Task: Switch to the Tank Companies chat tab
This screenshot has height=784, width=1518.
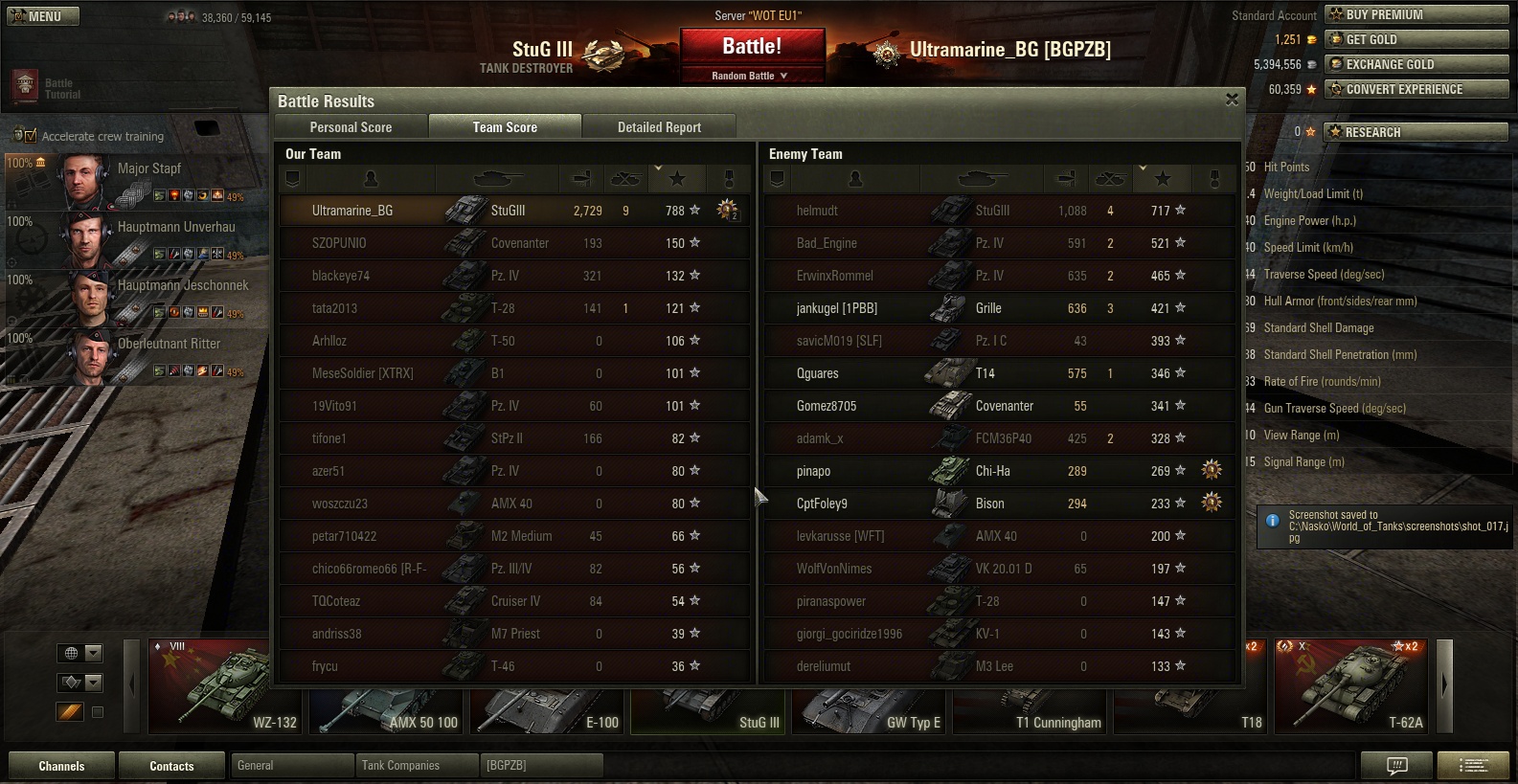Action: pyautogui.click(x=417, y=766)
